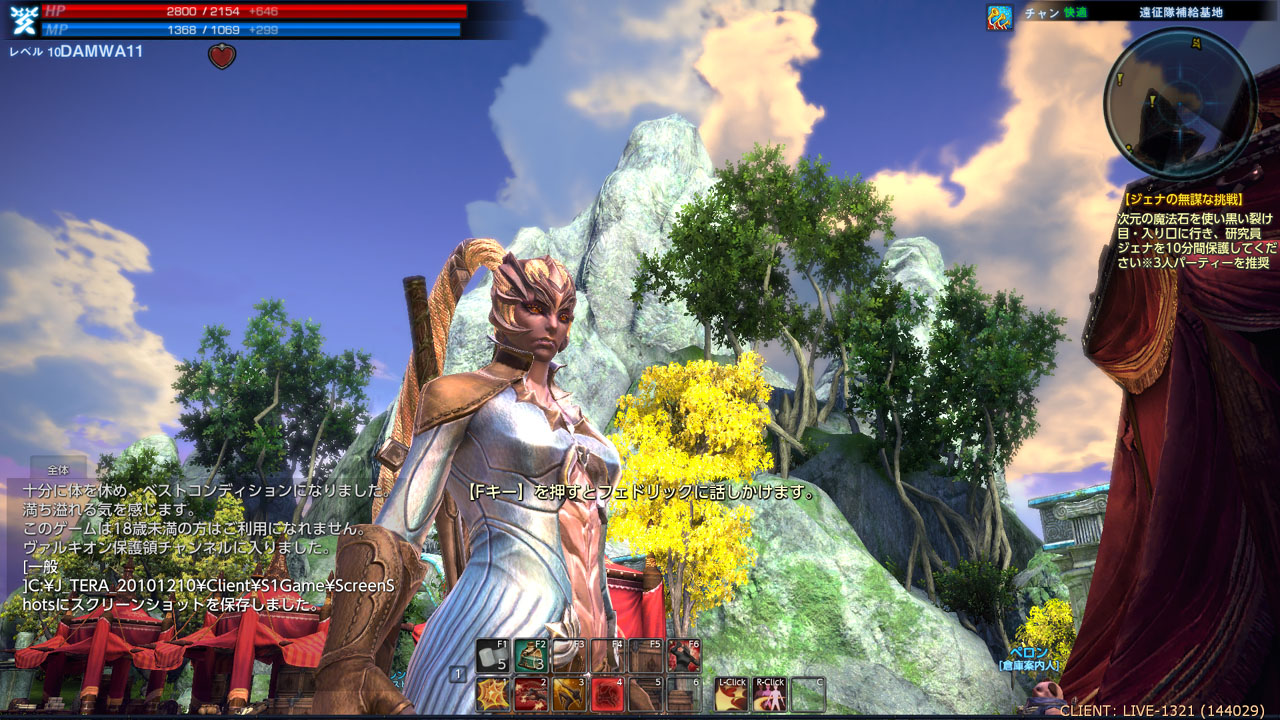Select the 全体 chat tab
This screenshot has width=1280, height=720.
(58, 469)
